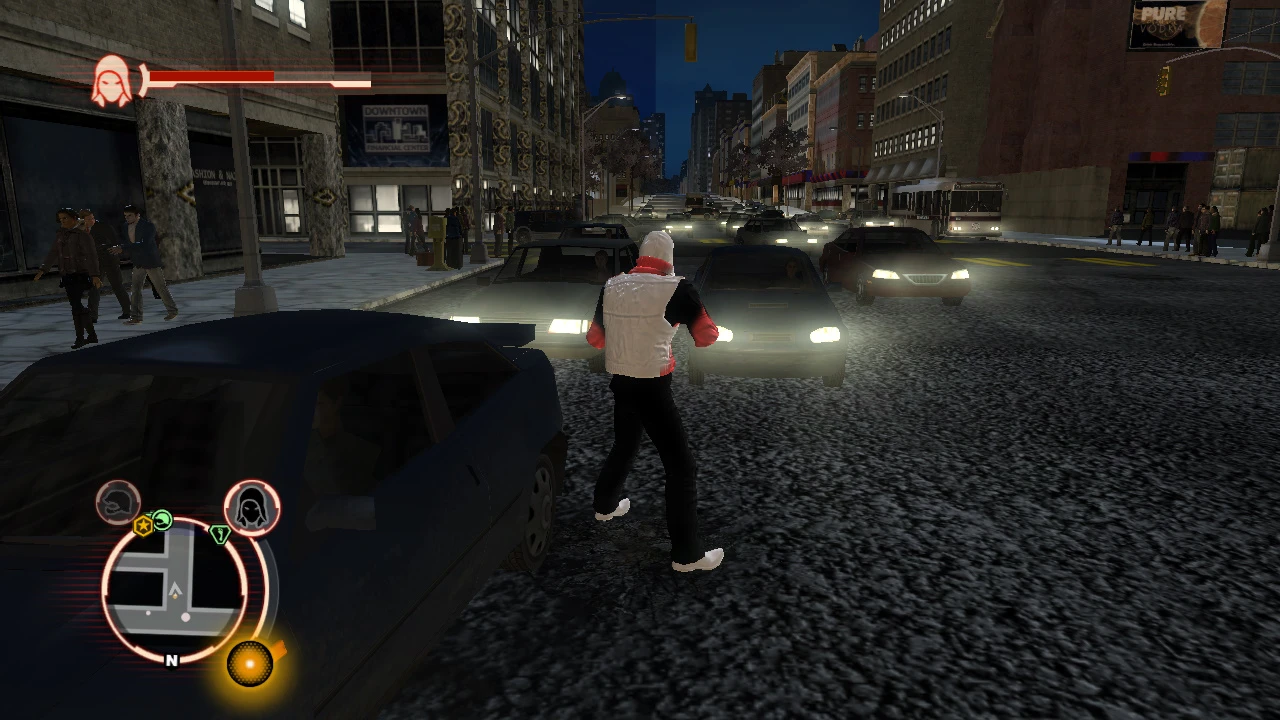Click the green footprint marker on the minimap rim
The width and height of the screenshot is (1280, 720).
222,533
